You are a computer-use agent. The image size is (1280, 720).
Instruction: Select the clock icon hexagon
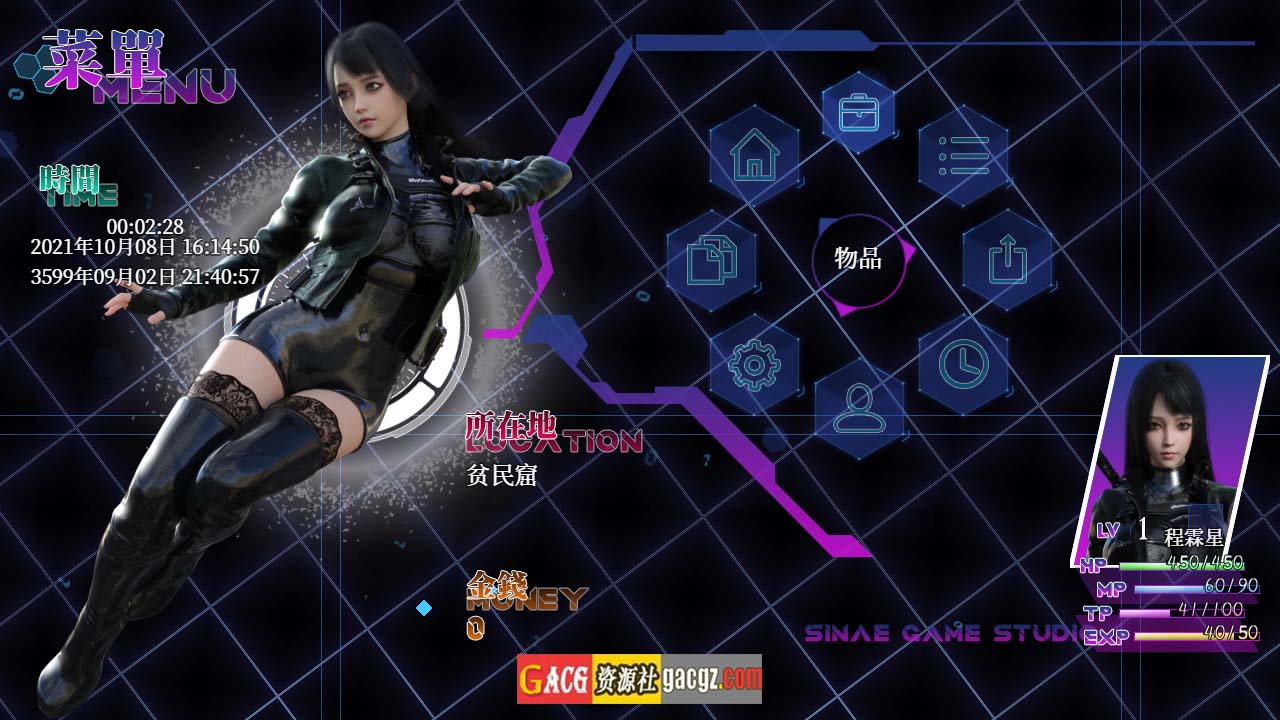pyautogui.click(x=963, y=365)
